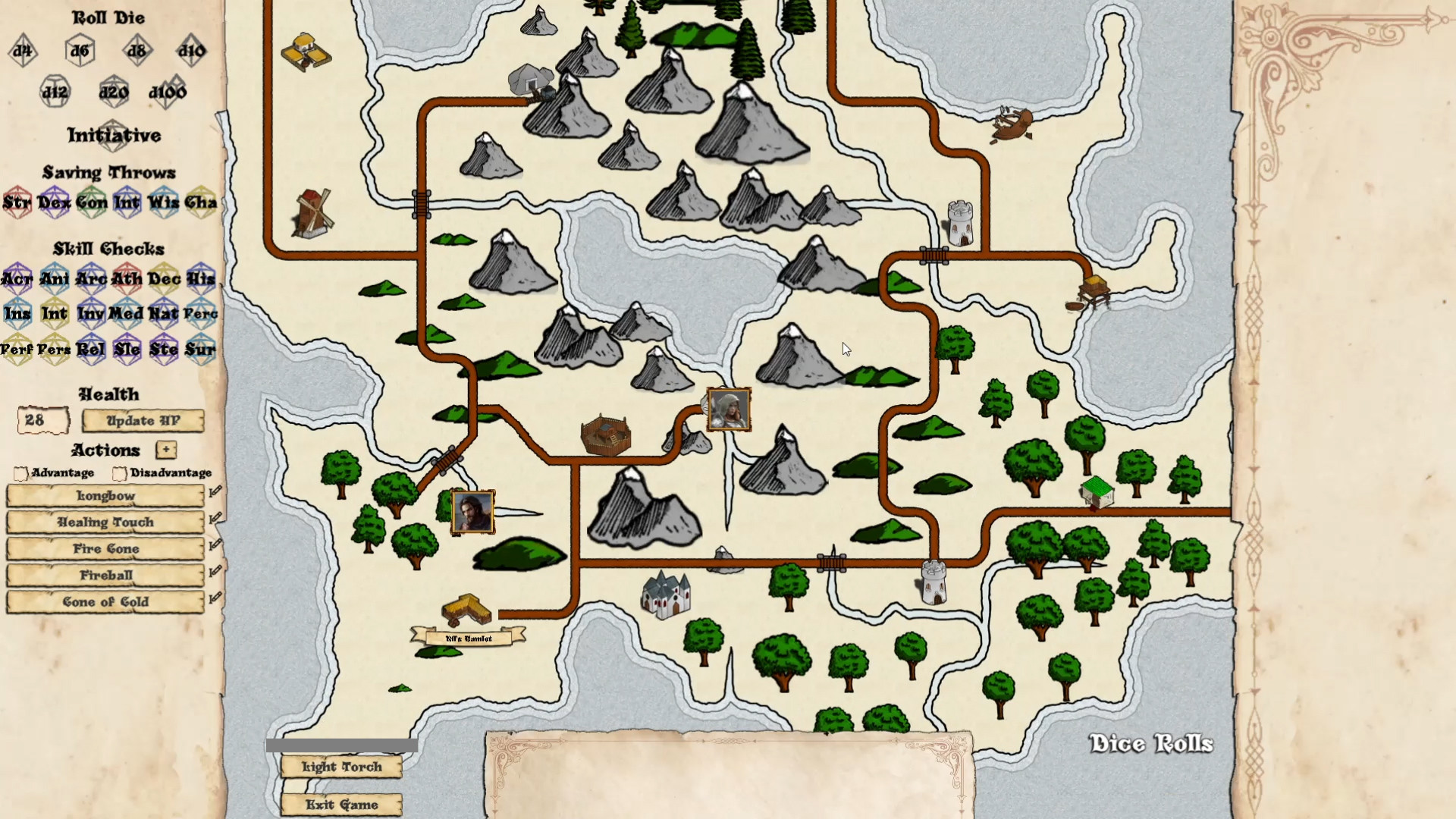This screenshot has height=819, width=1456.
Task: Cast Fireball from the actions list
Action: 104,575
